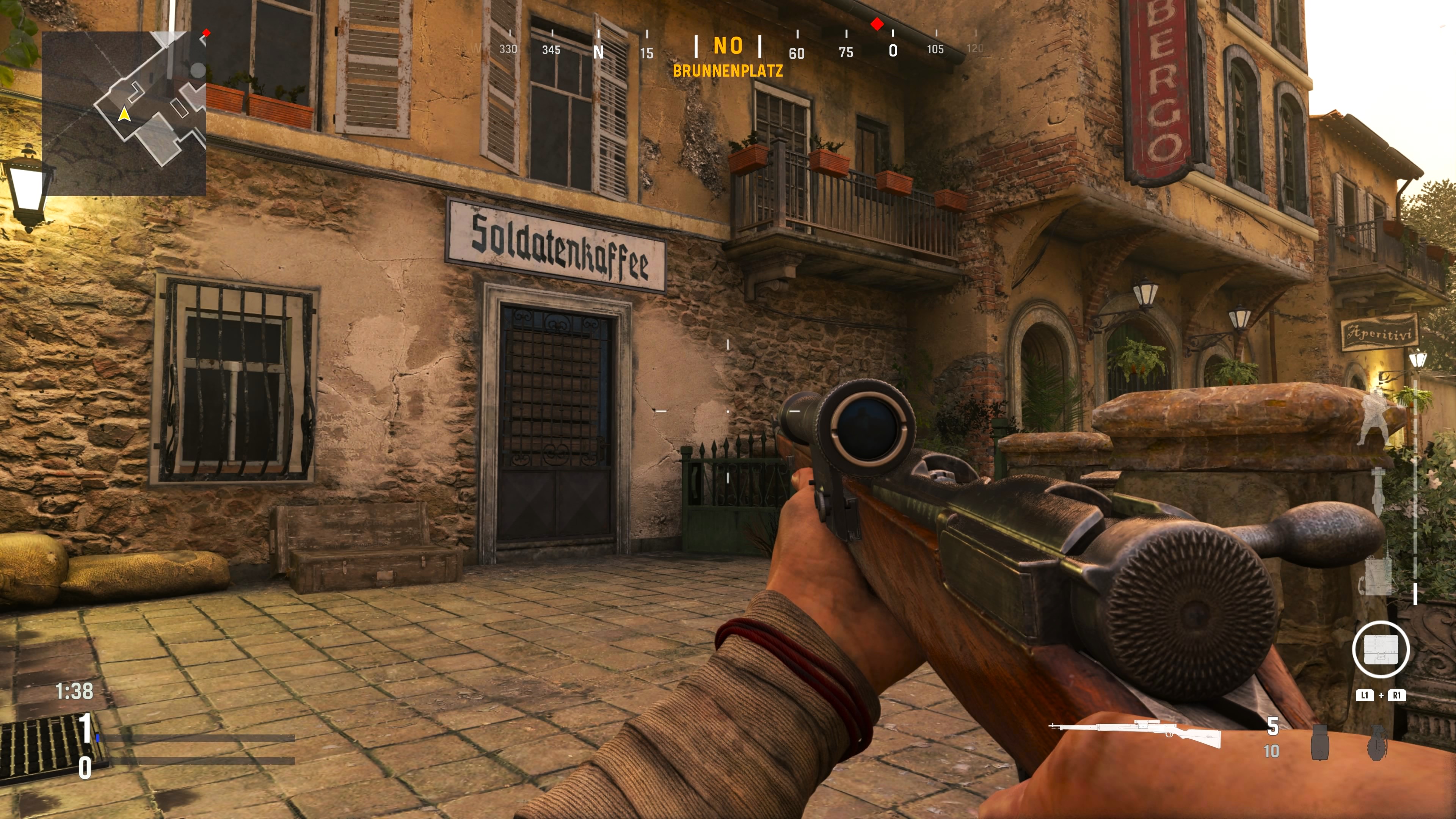The height and width of the screenshot is (819, 1456).
Task: Click the yellow player arrow on minimap
Action: point(124,115)
